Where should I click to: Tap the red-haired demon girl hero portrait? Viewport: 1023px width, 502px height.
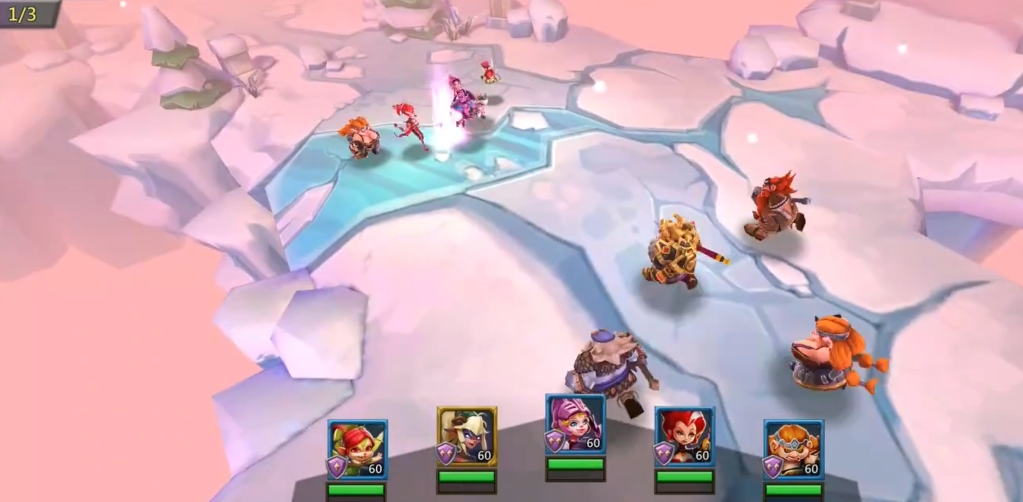[684, 436]
